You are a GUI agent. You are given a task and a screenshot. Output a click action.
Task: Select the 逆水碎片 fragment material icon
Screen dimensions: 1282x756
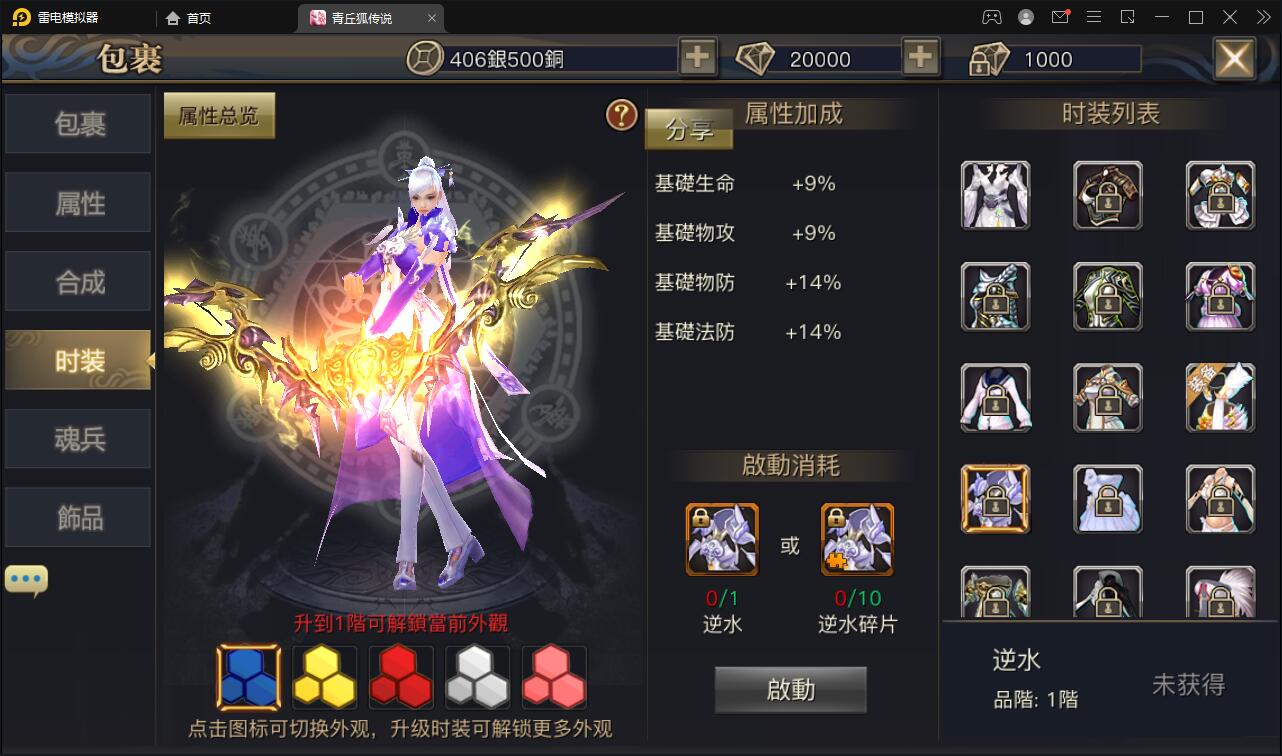tap(857, 539)
